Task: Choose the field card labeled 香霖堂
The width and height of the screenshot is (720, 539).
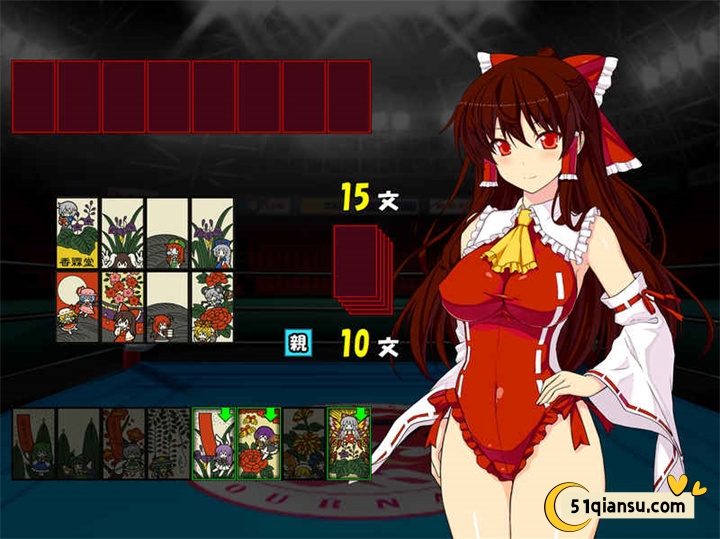Action: point(78,234)
